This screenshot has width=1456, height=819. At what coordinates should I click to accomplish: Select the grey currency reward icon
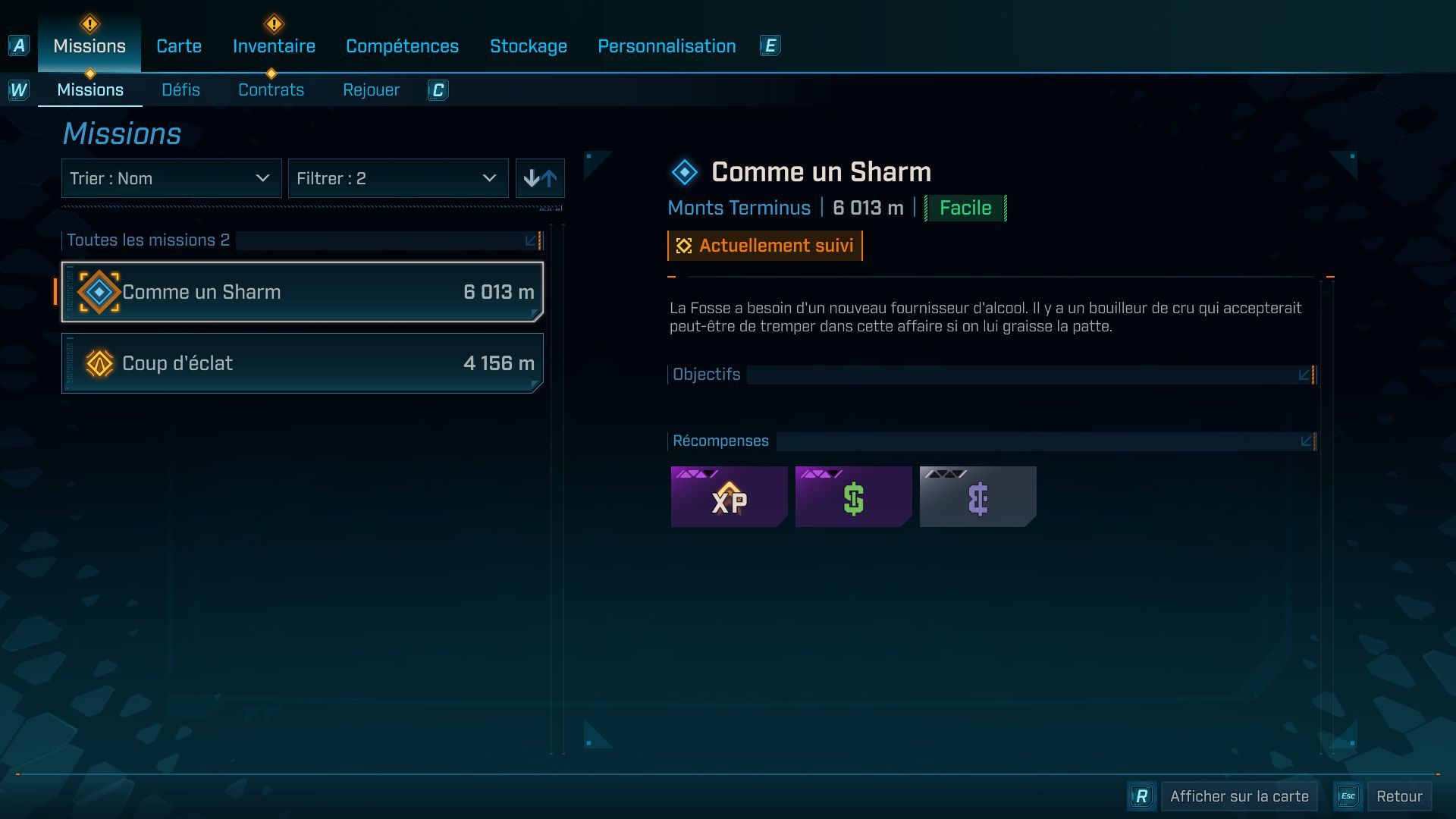pos(977,497)
